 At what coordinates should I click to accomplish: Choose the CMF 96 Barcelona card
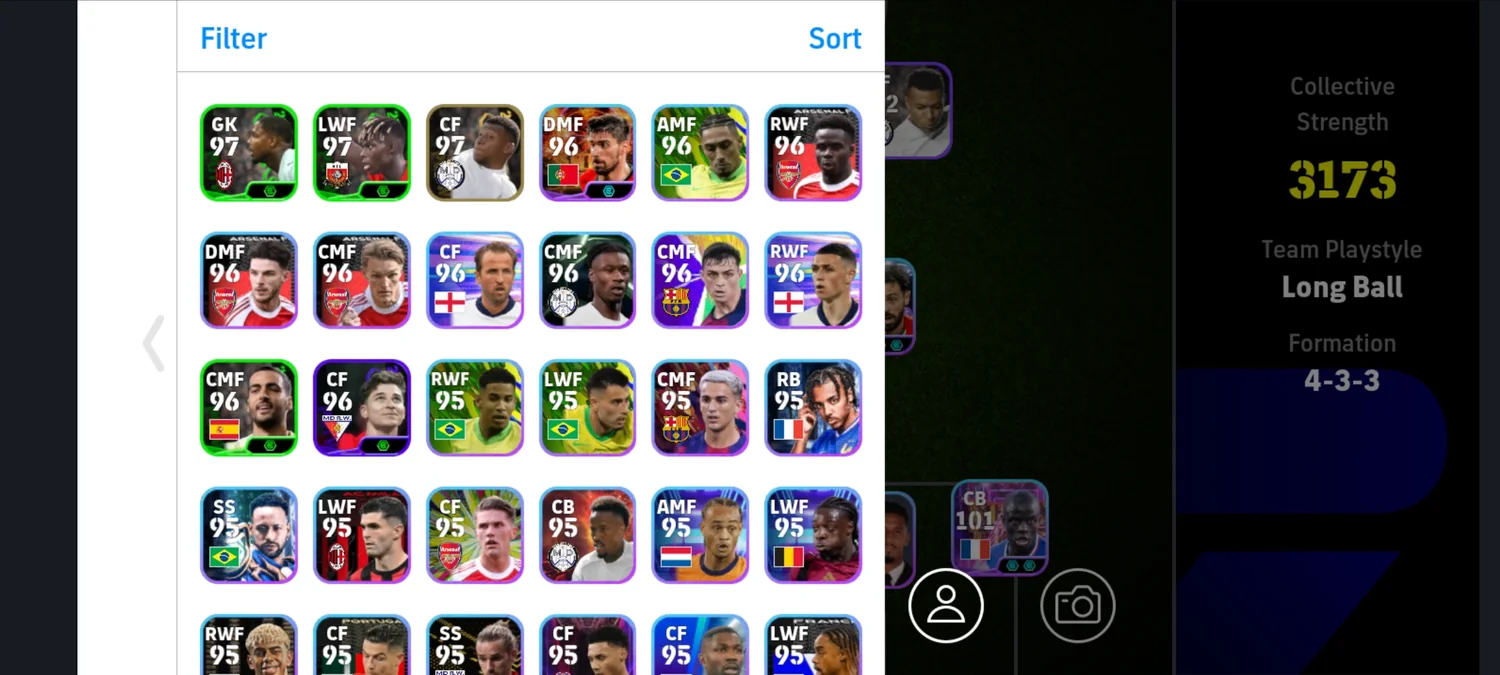pyautogui.click(x=700, y=280)
